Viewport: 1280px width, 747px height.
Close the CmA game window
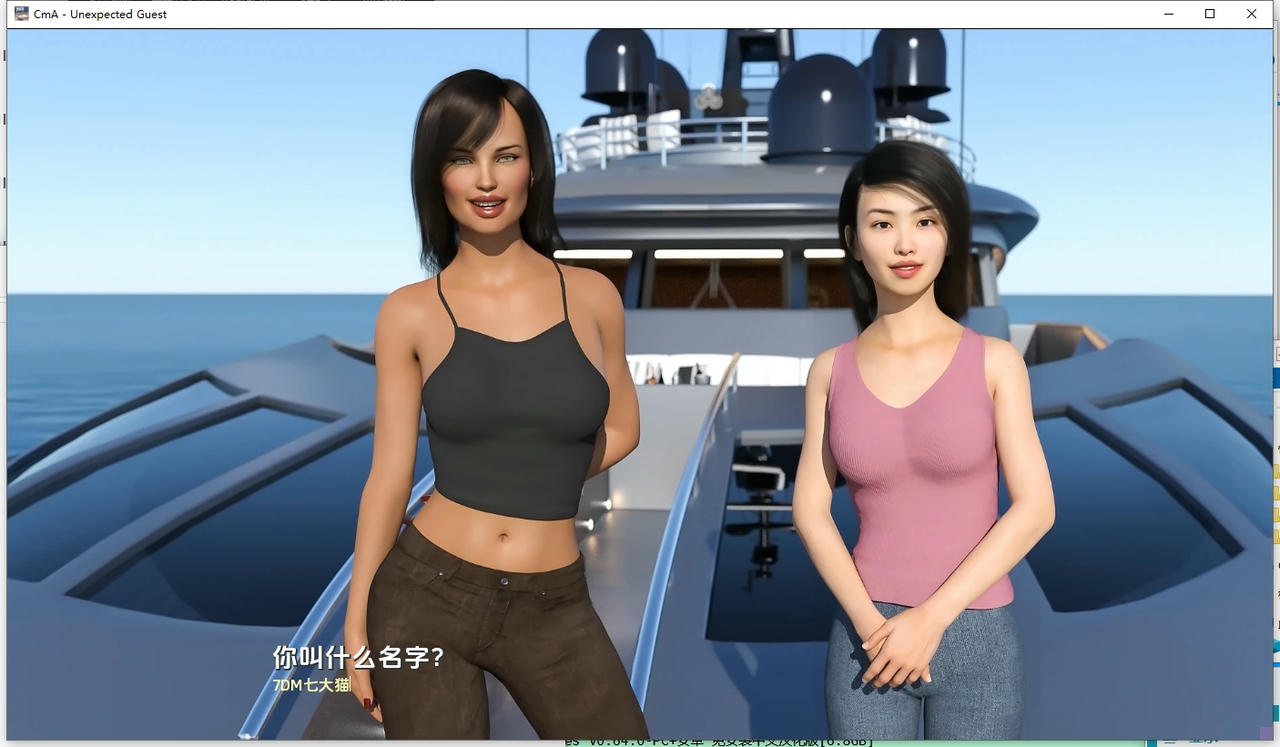point(1251,13)
